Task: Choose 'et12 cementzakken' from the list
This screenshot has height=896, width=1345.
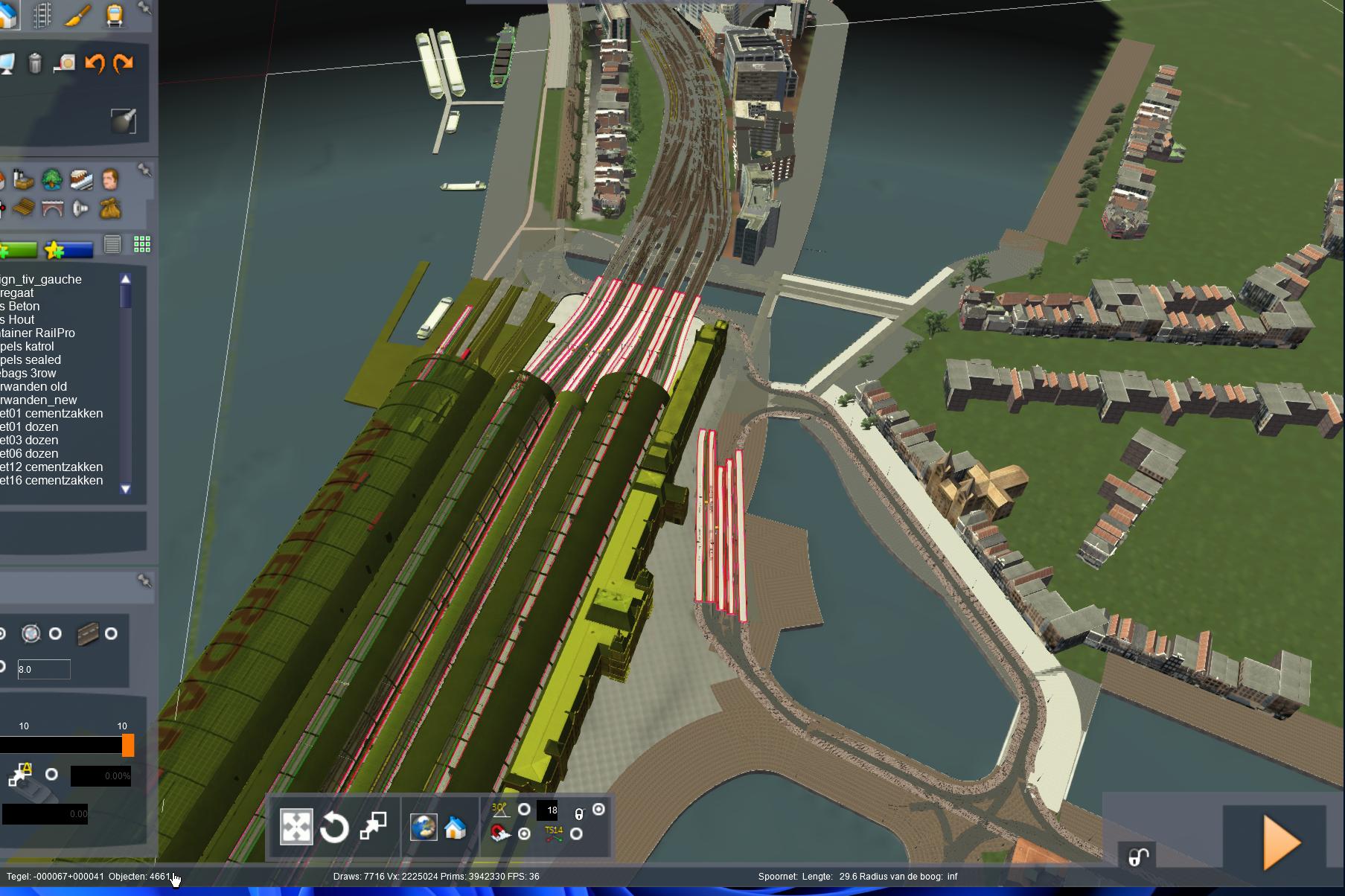Action: click(51, 467)
